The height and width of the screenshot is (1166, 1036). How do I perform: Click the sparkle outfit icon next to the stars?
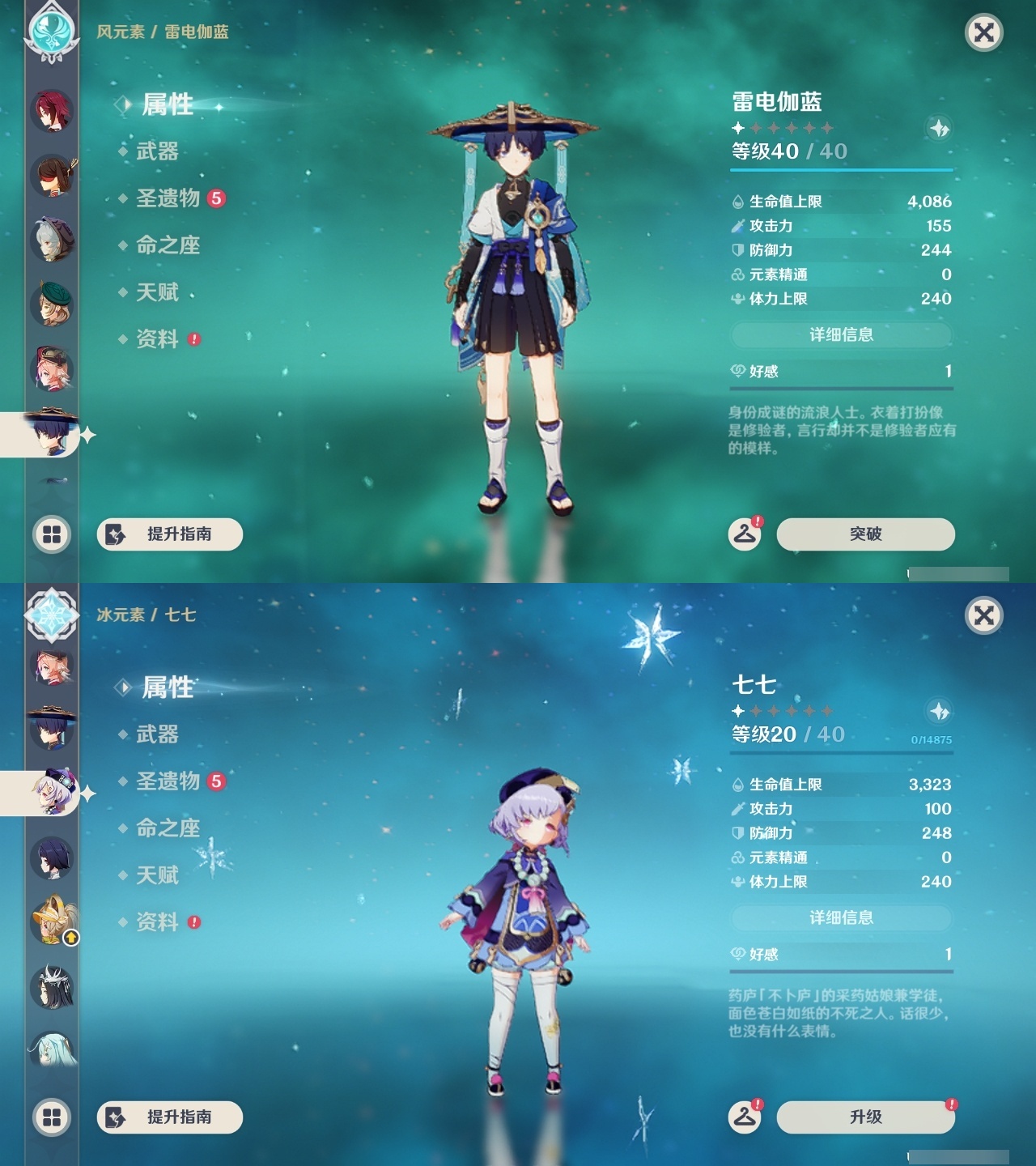pos(939,127)
